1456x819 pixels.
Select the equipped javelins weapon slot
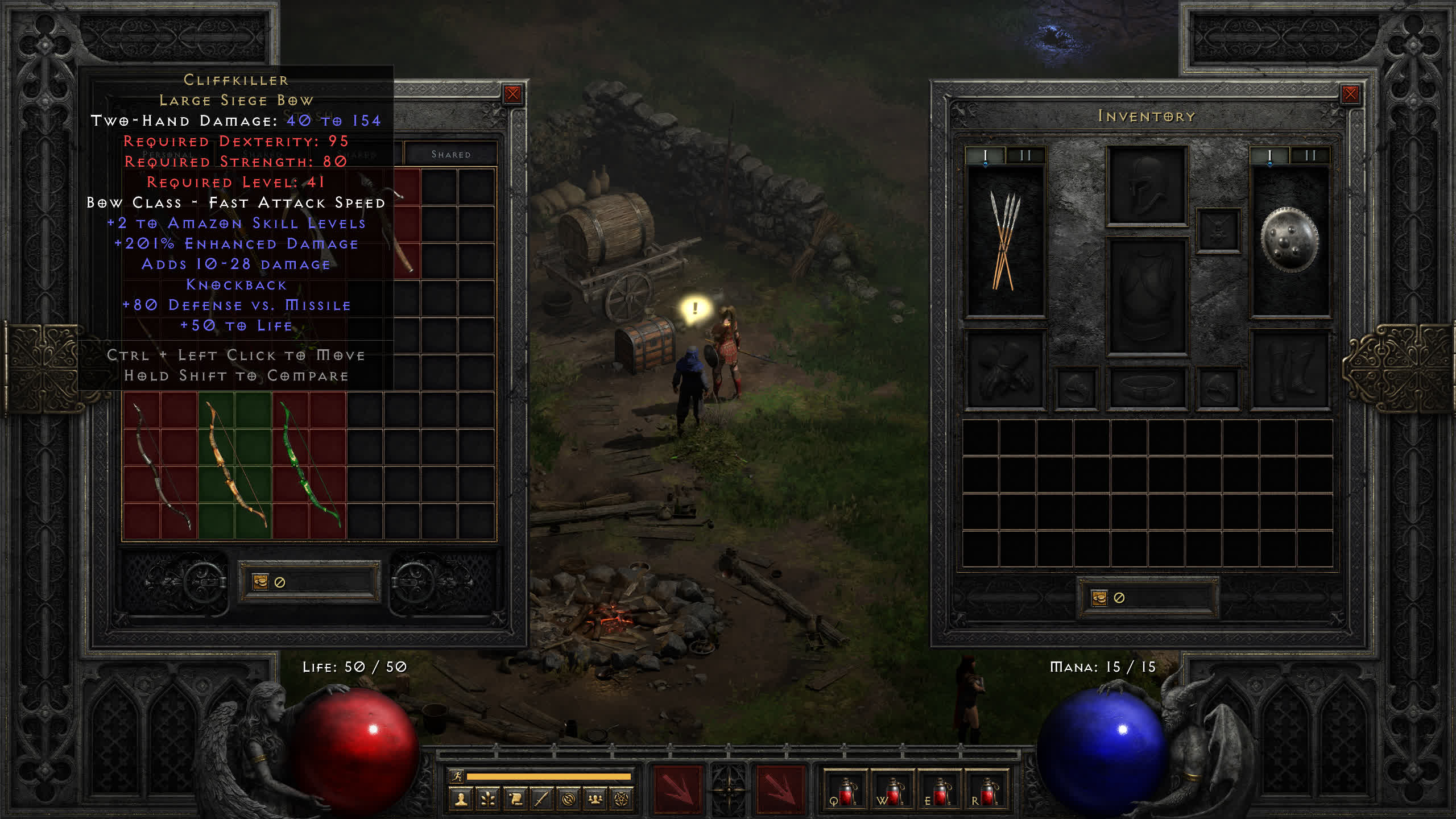point(1005,241)
